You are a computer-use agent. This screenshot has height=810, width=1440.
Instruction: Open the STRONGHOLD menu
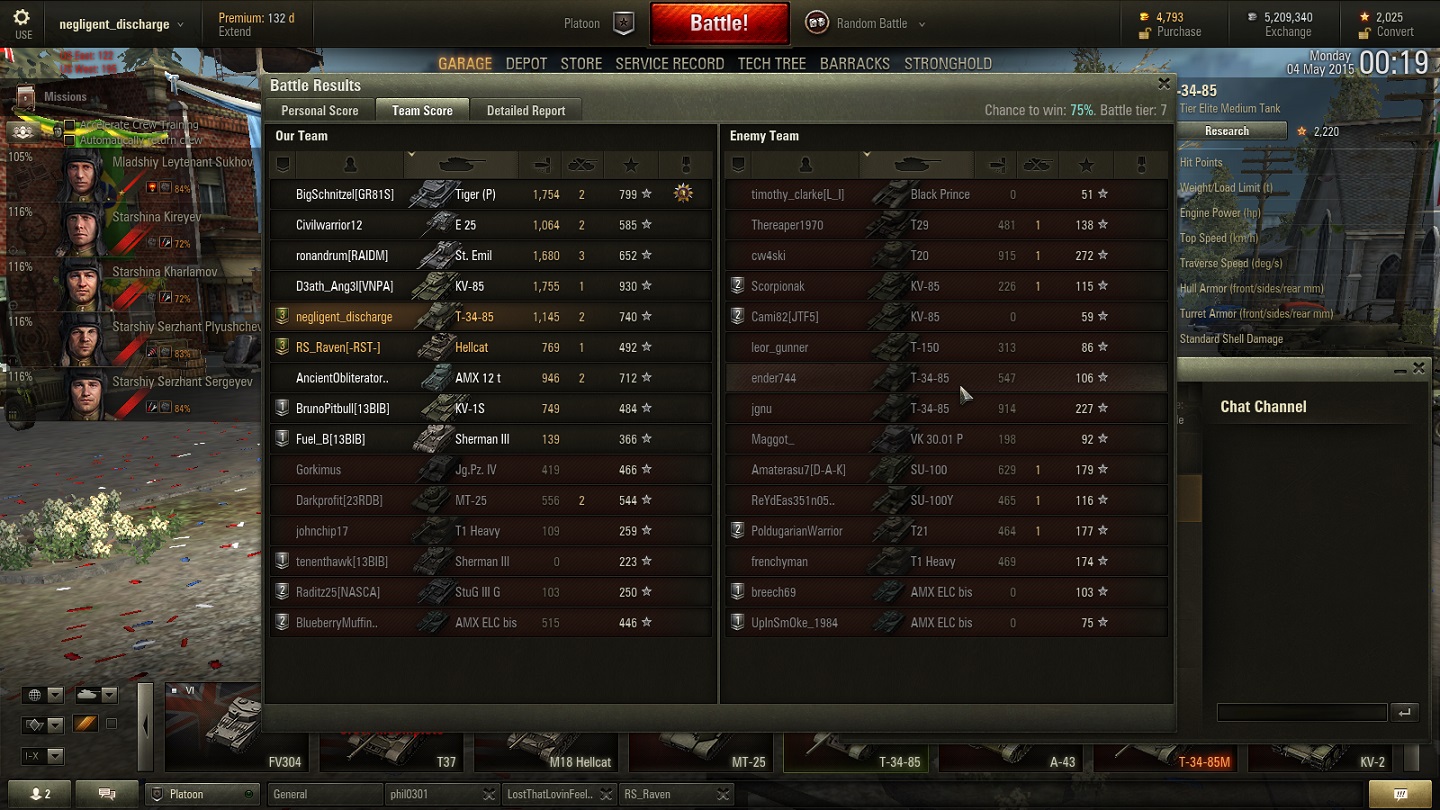pos(947,63)
